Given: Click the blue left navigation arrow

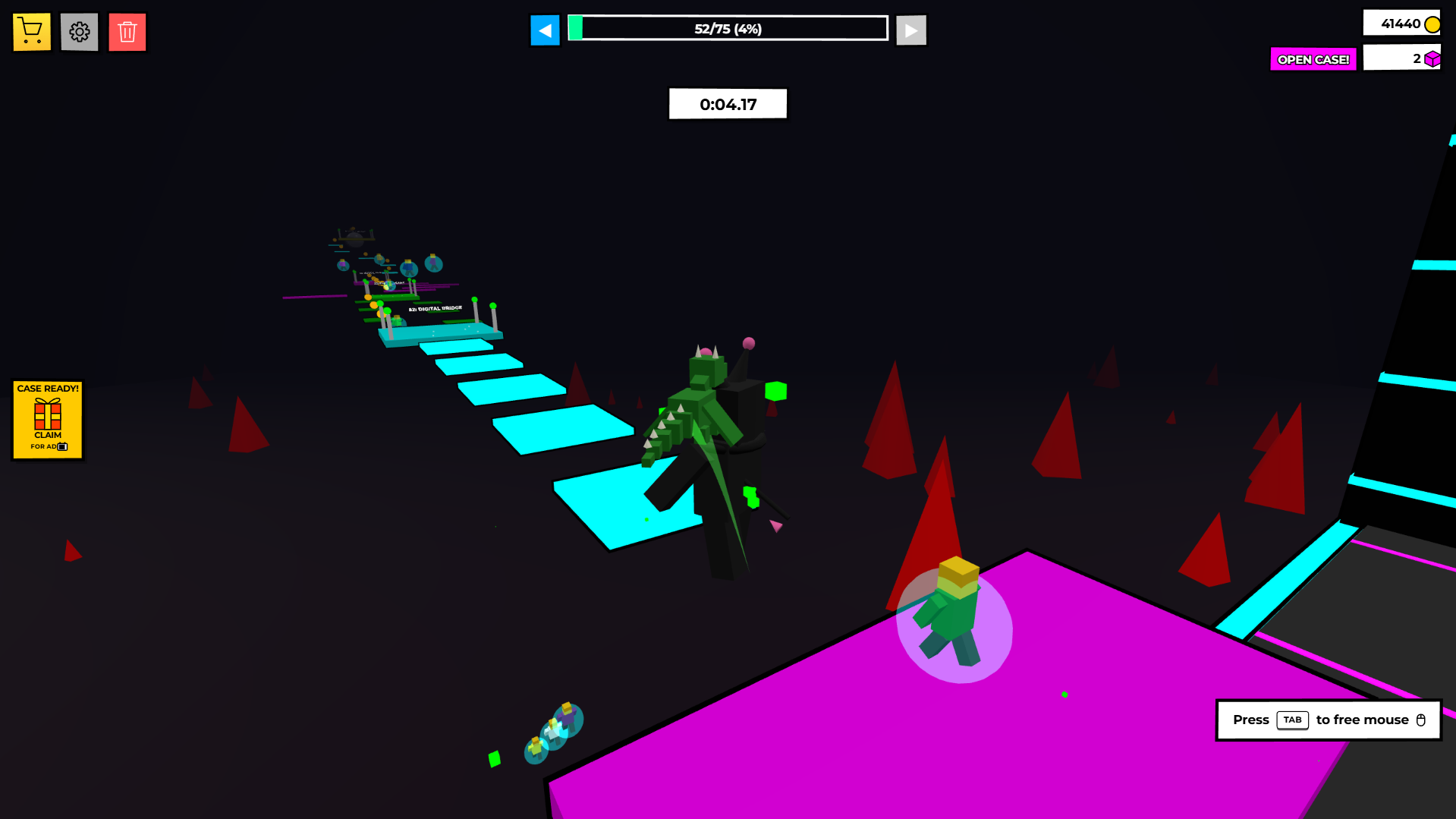Looking at the screenshot, I should 545,29.
